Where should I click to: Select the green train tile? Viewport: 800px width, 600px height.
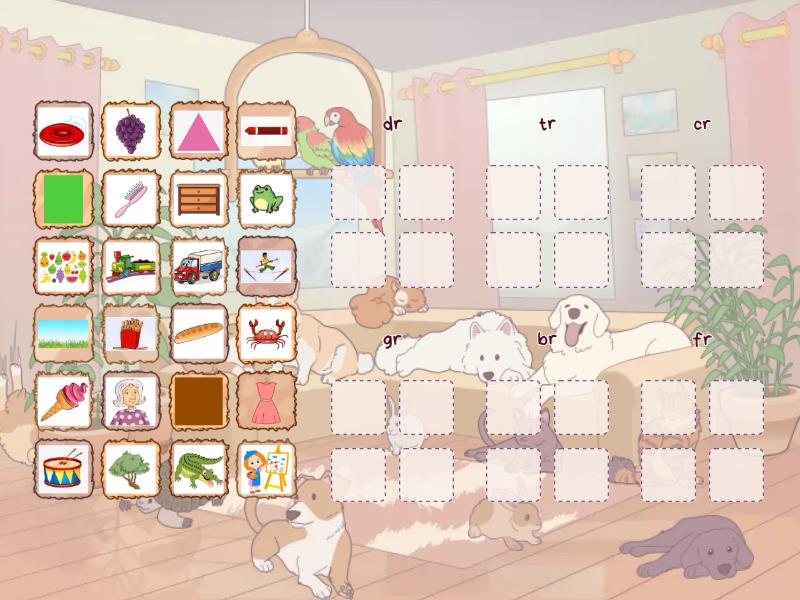pos(131,266)
